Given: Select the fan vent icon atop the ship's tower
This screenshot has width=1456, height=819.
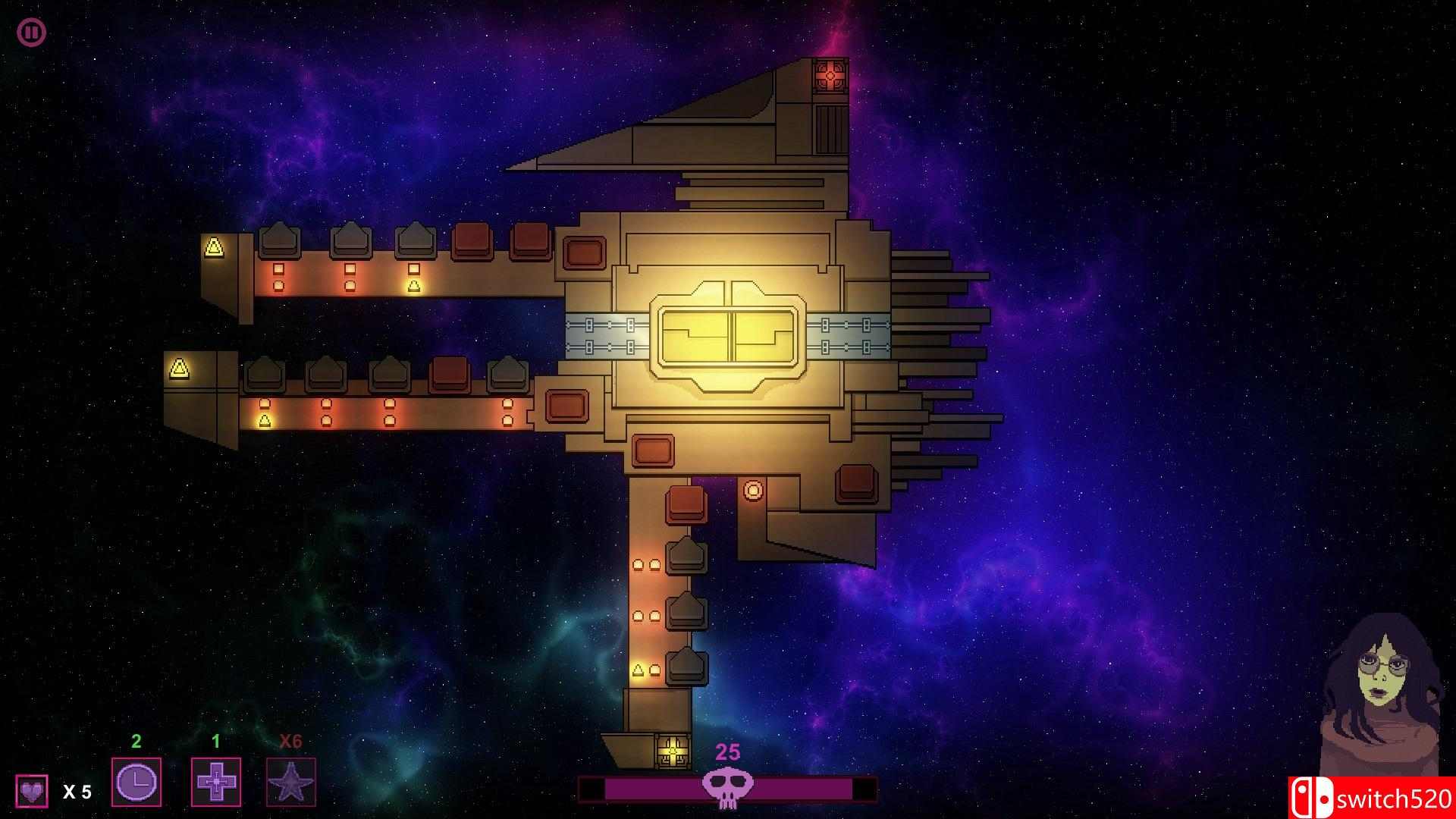Looking at the screenshot, I should pyautogui.click(x=830, y=74).
